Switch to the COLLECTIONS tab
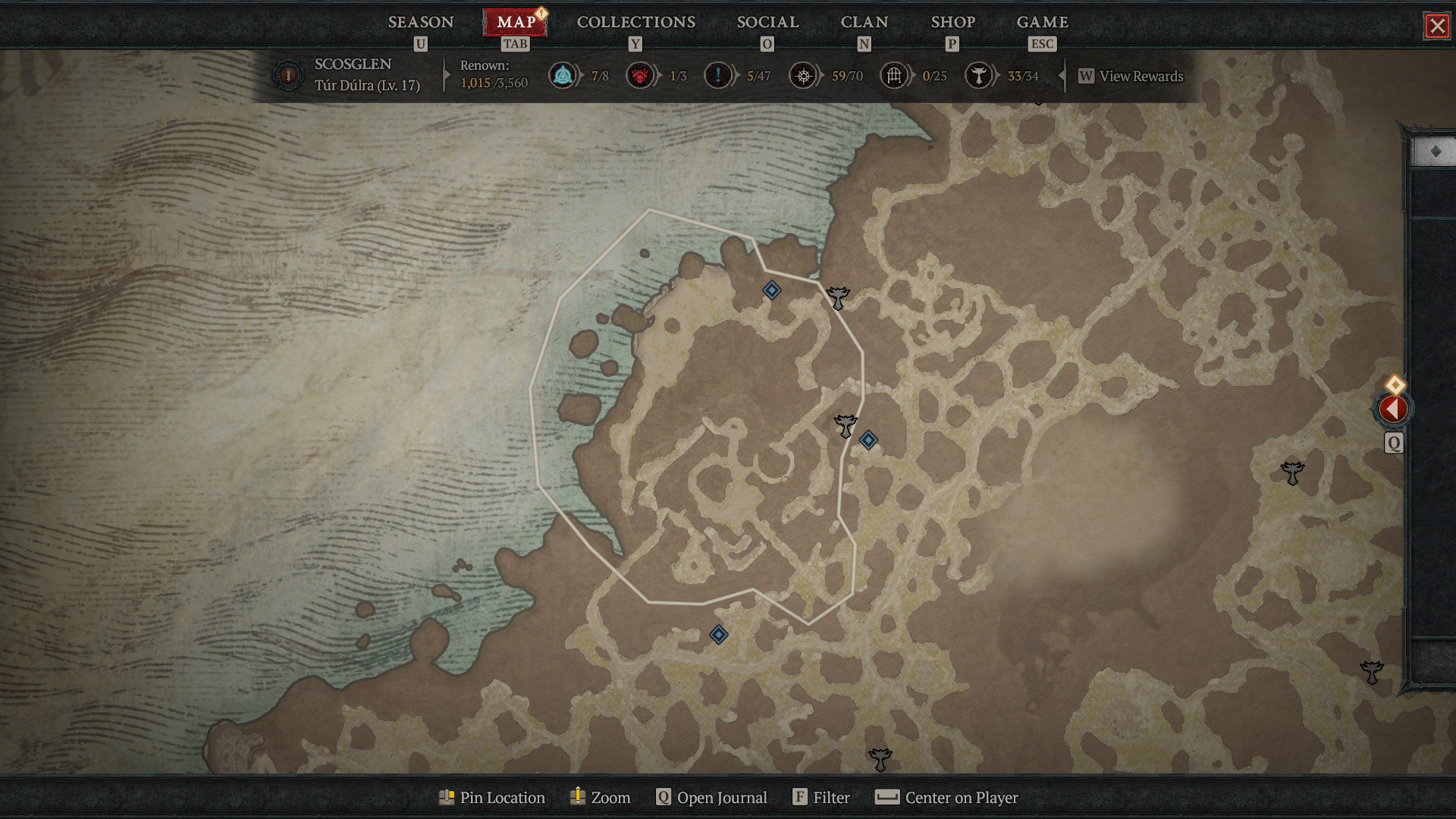Image resolution: width=1456 pixels, height=819 pixels. (635, 22)
